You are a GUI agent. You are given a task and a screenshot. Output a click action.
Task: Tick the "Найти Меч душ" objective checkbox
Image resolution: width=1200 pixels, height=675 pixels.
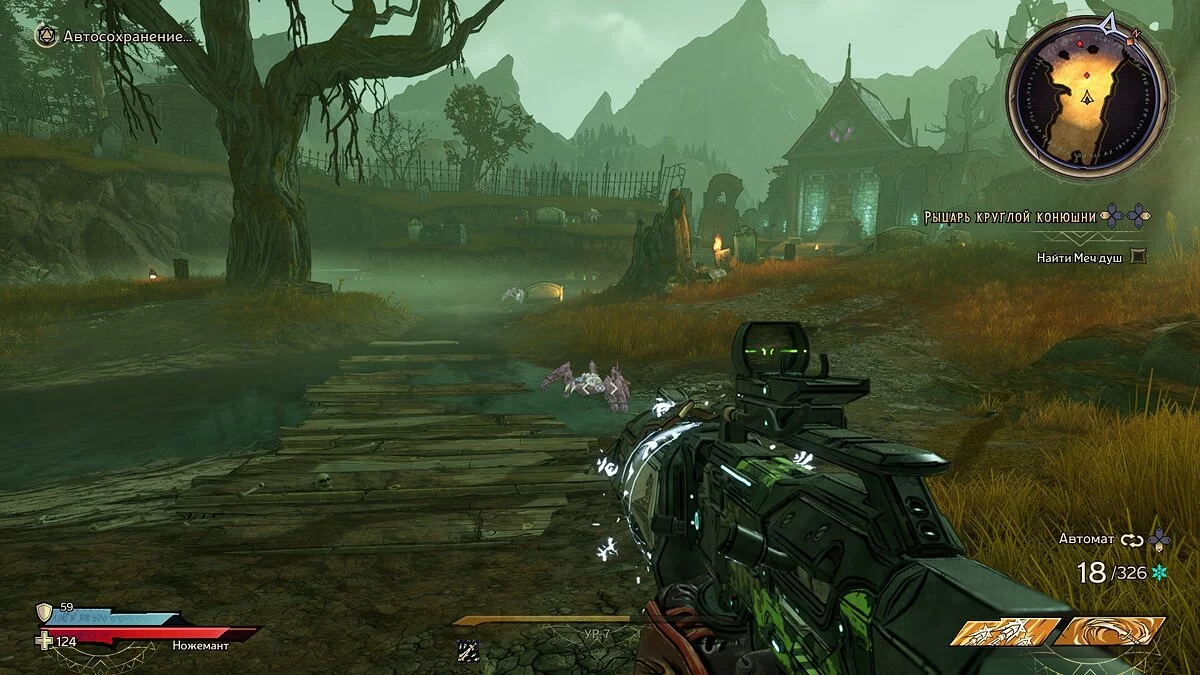coord(1138,257)
